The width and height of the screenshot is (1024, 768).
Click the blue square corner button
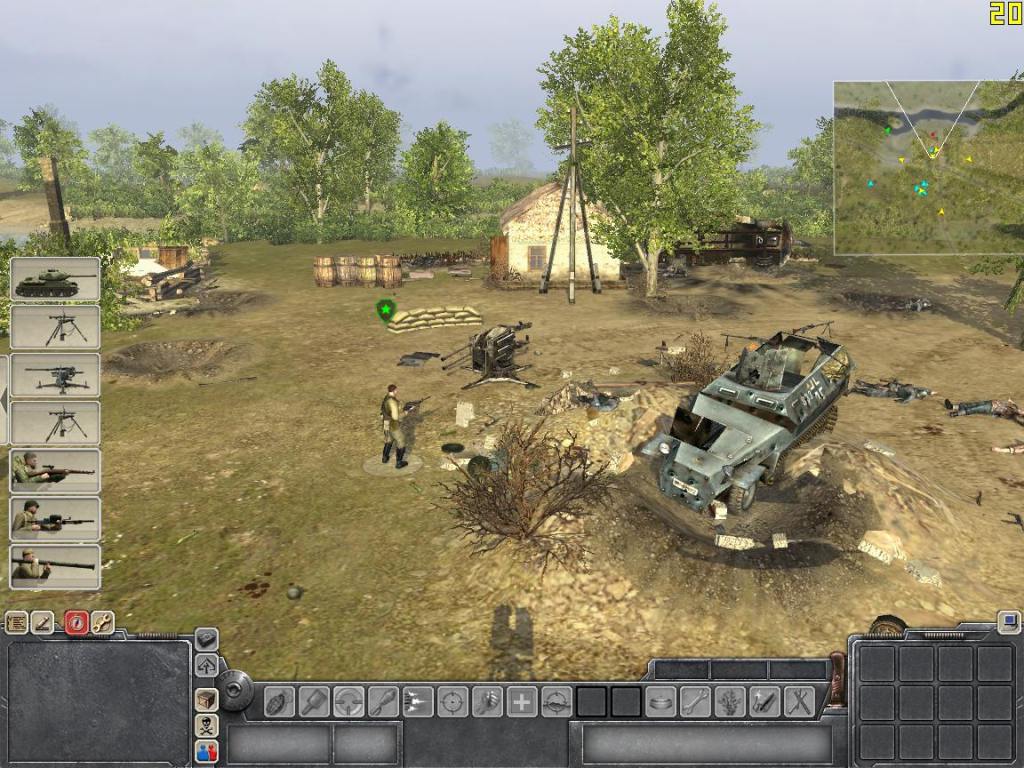(x=1008, y=622)
